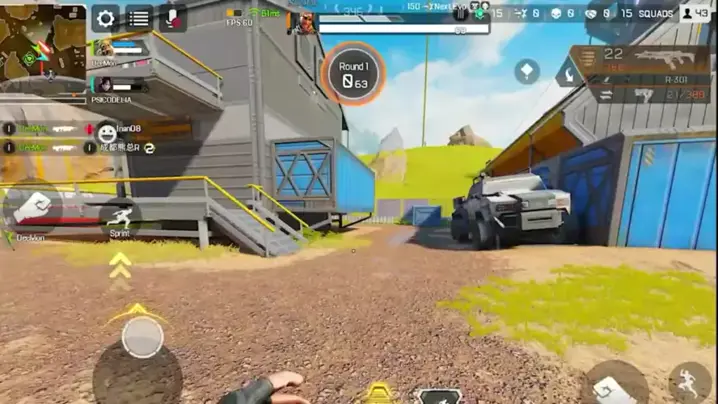Tap the curved arrow button beside the weapon panel
718x404 pixels.
click(571, 72)
